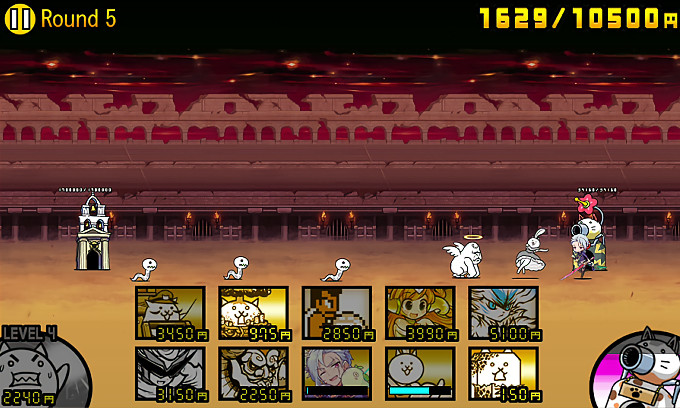Viewport: 680px width, 408px height.
Task: Deploy the golden cat costing 975 yen
Action: click(253, 313)
